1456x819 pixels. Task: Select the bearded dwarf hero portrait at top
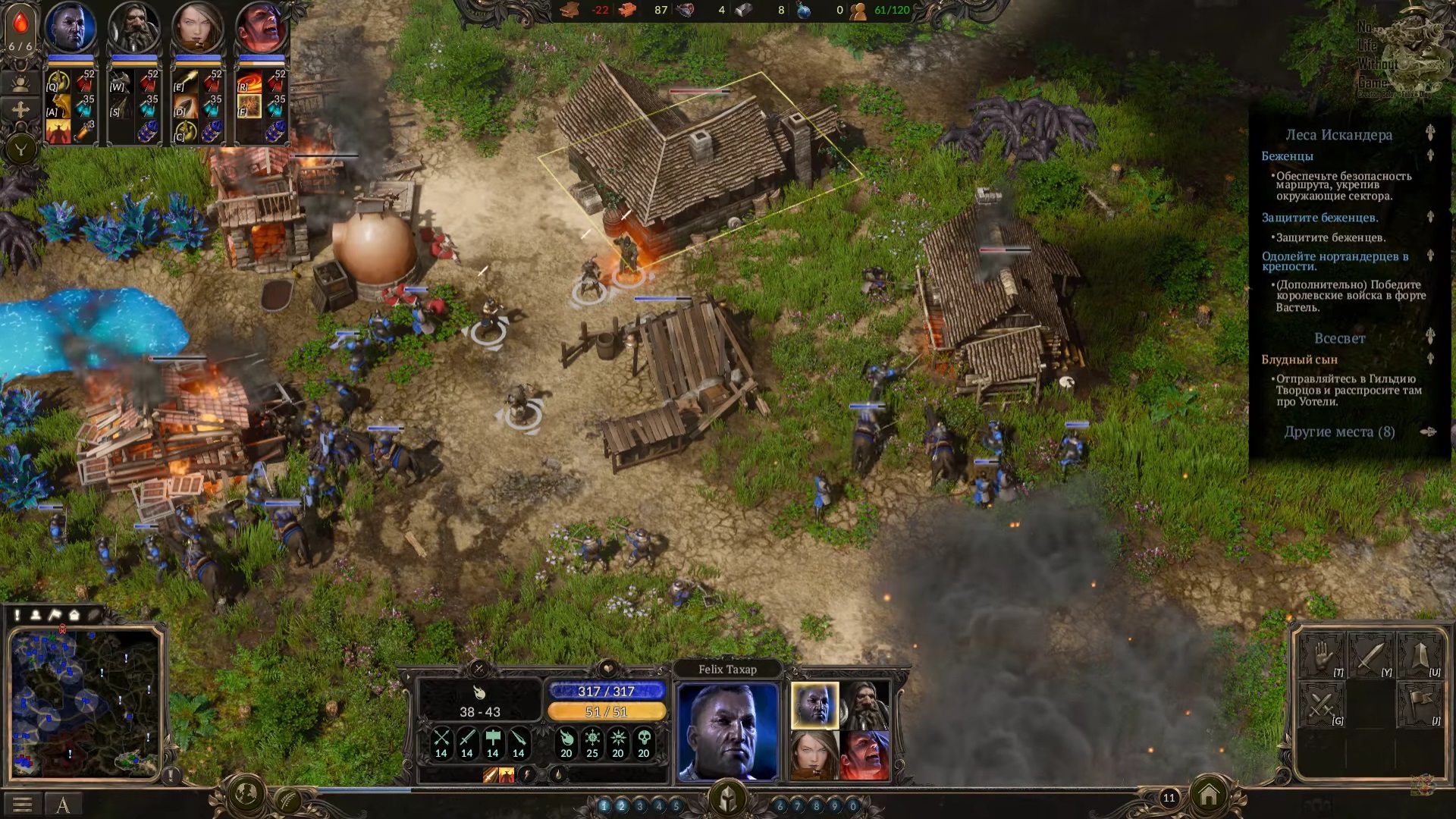(134, 28)
